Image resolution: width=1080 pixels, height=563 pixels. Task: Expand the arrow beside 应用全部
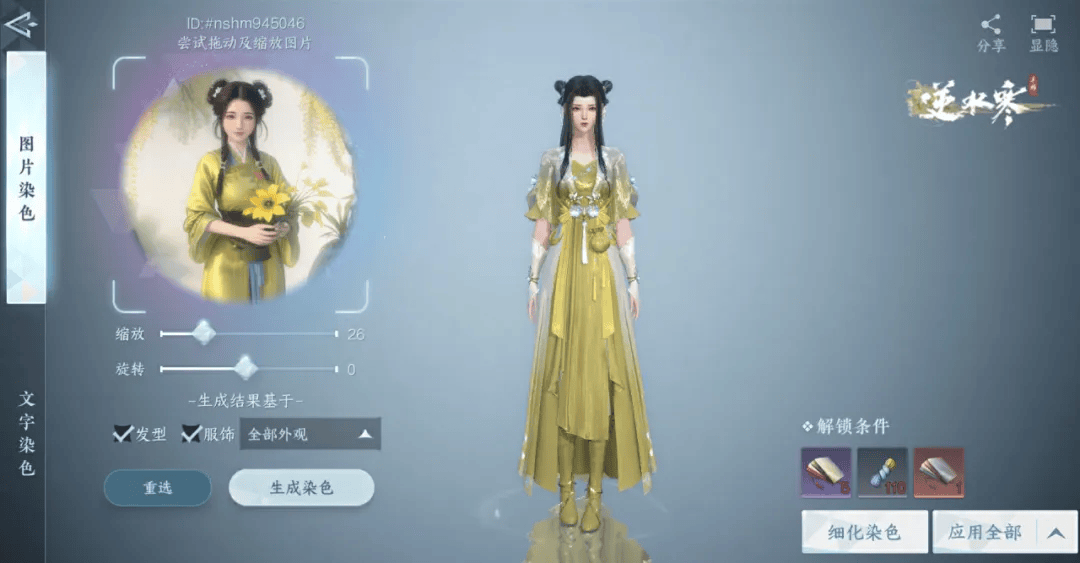click(1055, 532)
